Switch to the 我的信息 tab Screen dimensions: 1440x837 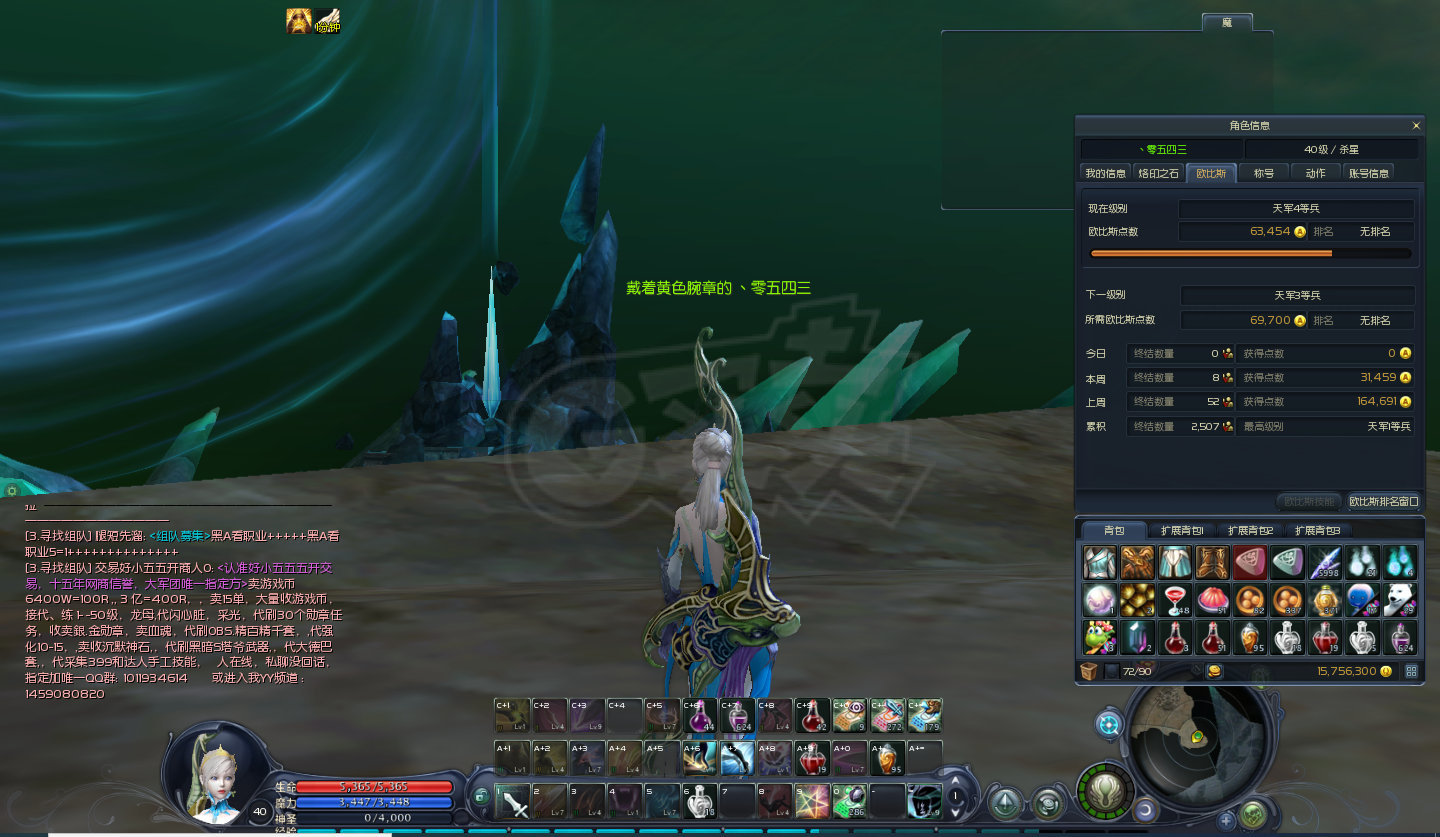[x=1106, y=173]
